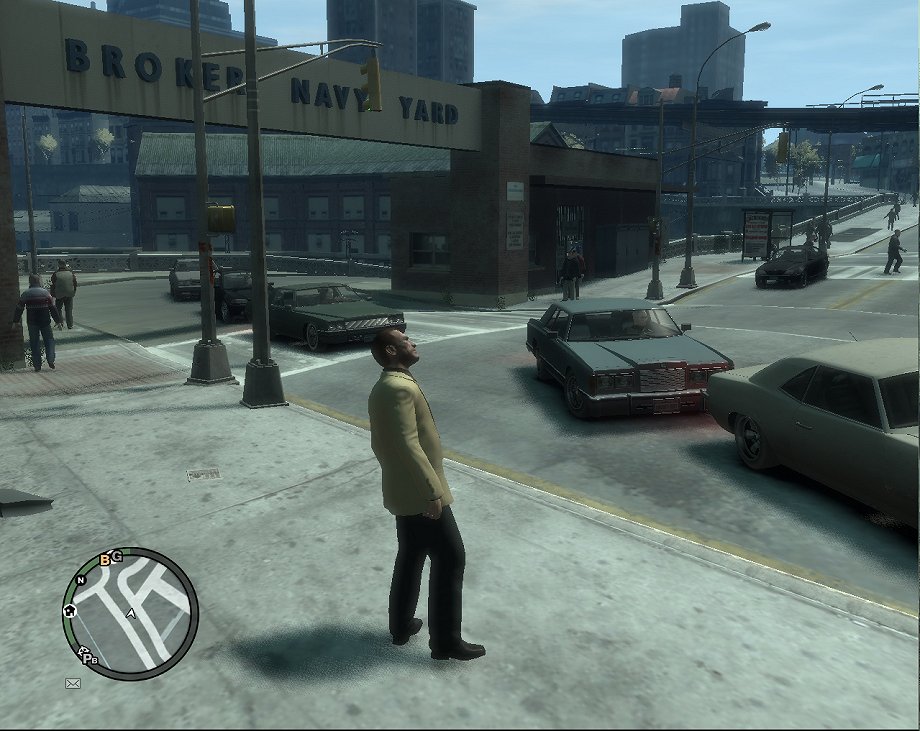This screenshot has width=920, height=731.
Task: Click the North compass marker on radar
Action: pyautogui.click(x=81, y=579)
